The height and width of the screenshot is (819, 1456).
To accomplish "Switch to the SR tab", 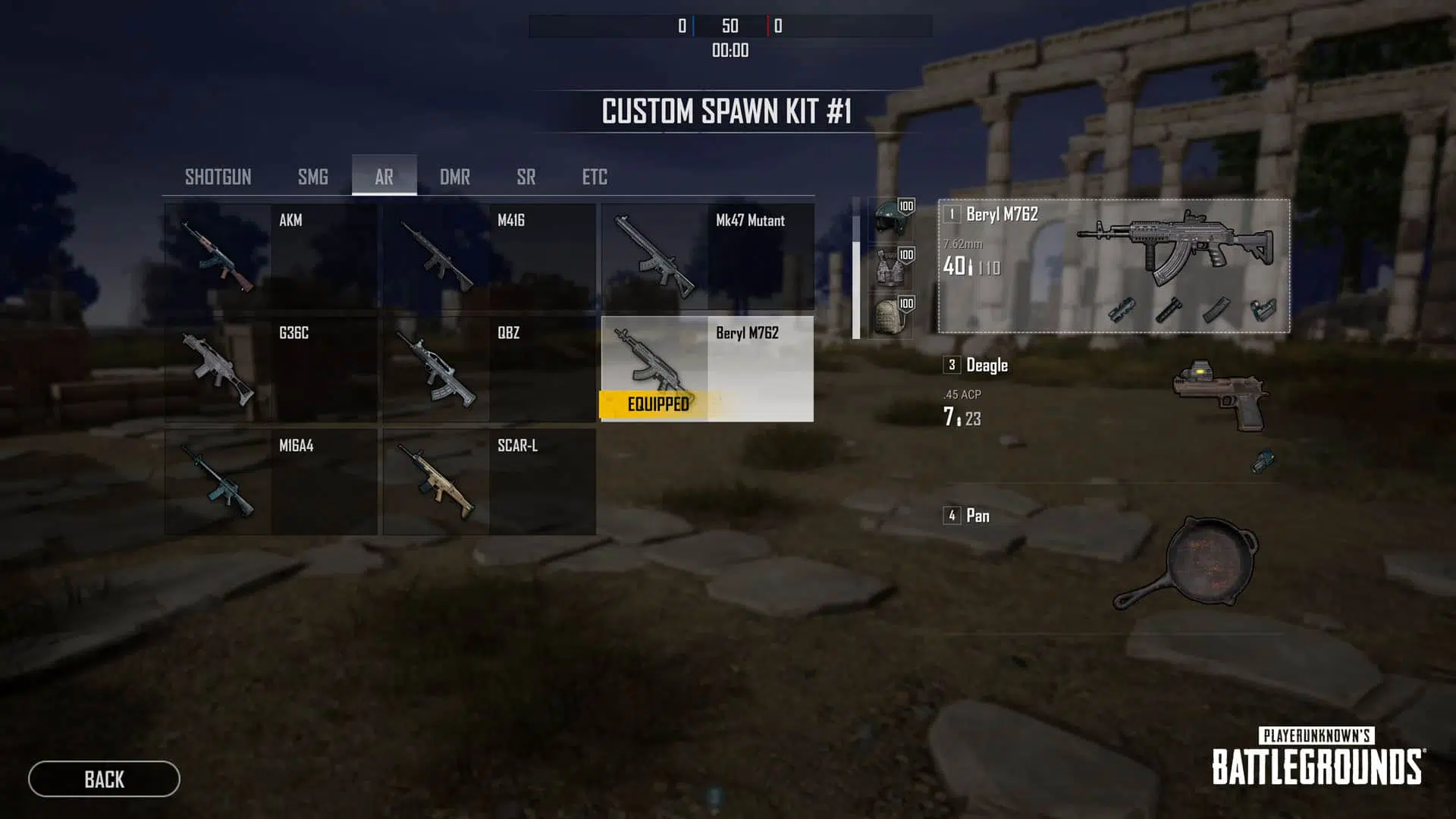I will coord(526,177).
